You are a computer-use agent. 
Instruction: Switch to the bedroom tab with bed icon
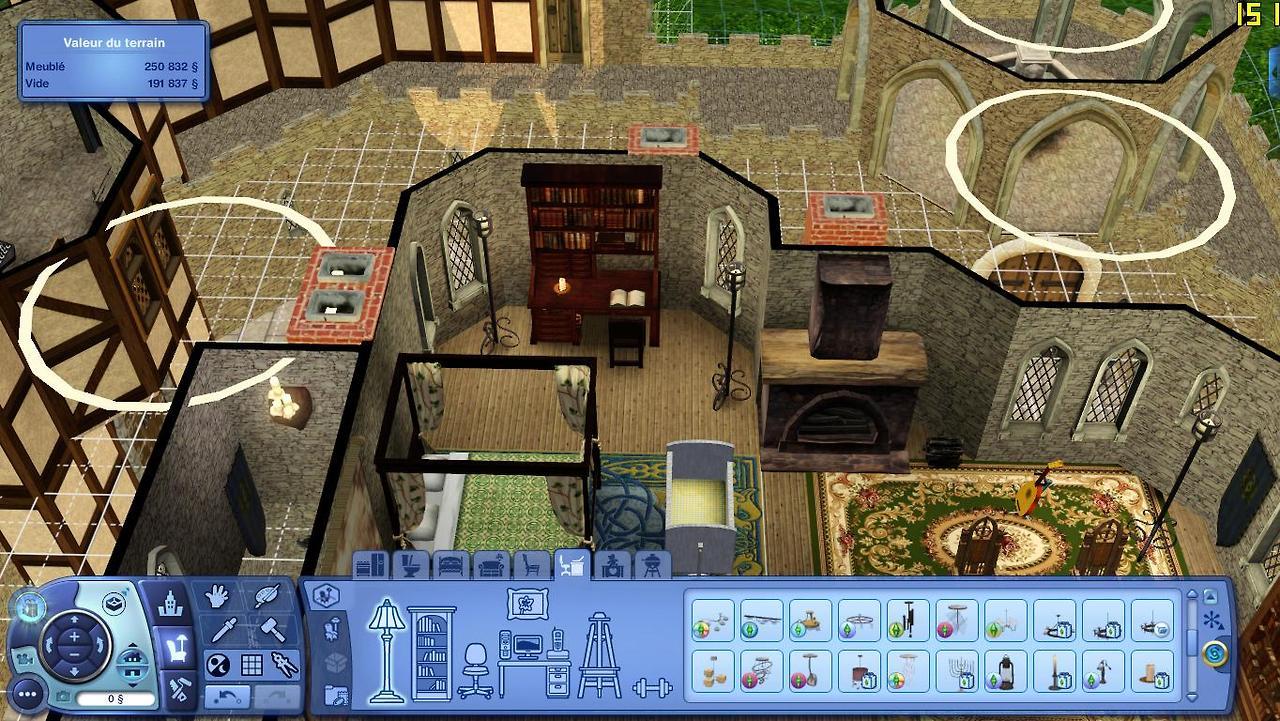point(451,566)
